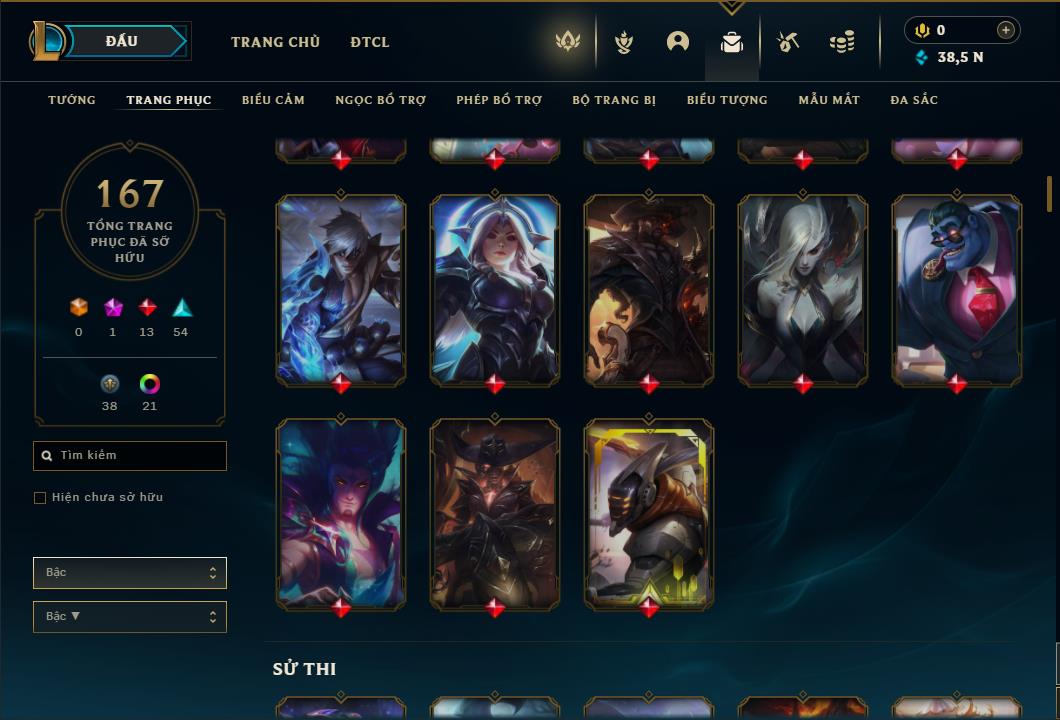Switch to the MẪU MẮT tab
This screenshot has width=1060, height=720.
coord(829,100)
